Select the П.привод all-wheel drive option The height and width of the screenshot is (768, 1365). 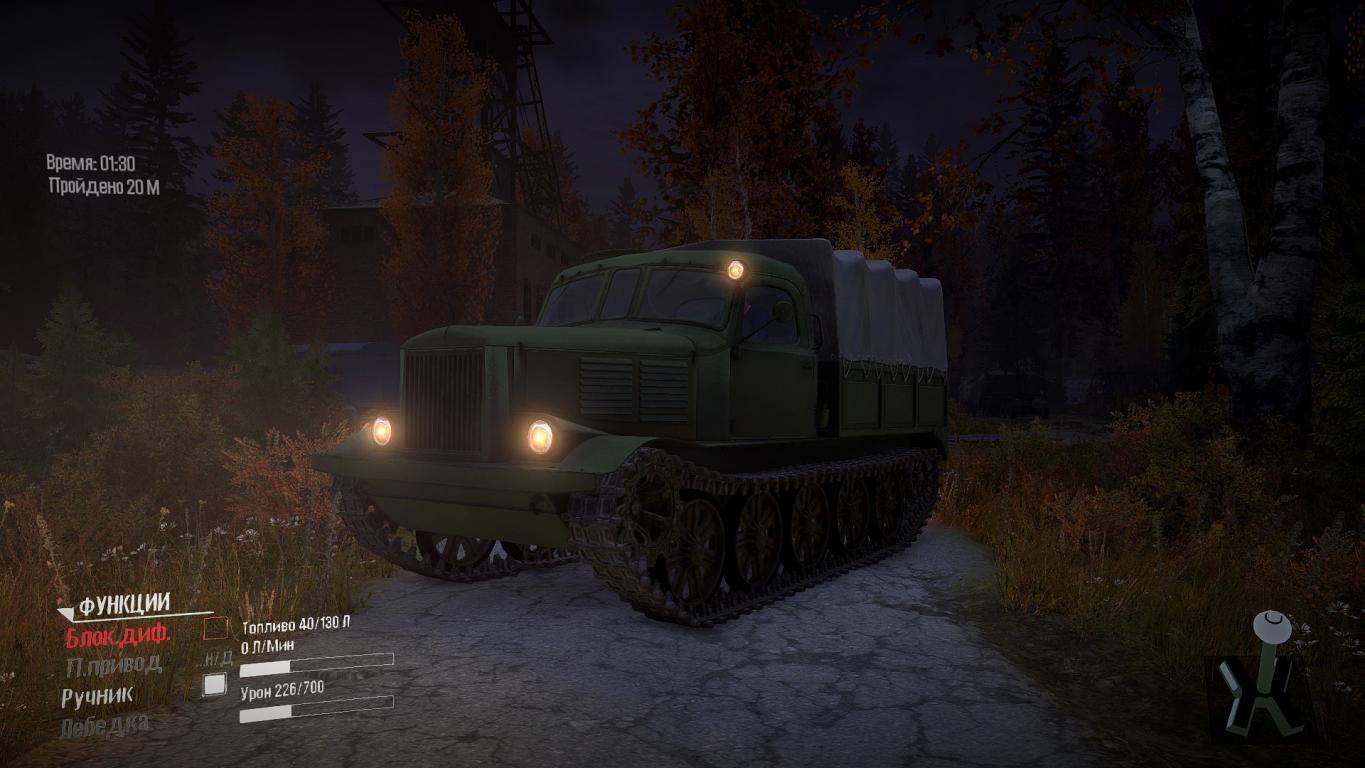(112, 665)
